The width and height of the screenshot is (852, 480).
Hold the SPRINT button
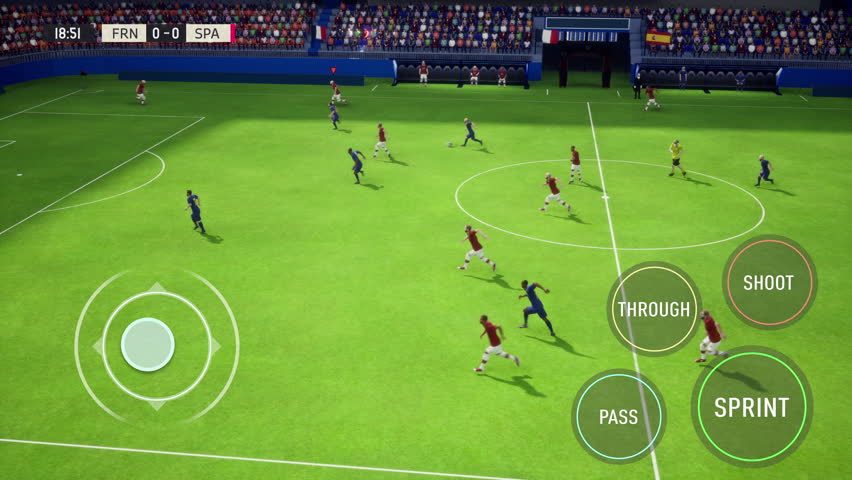(751, 407)
